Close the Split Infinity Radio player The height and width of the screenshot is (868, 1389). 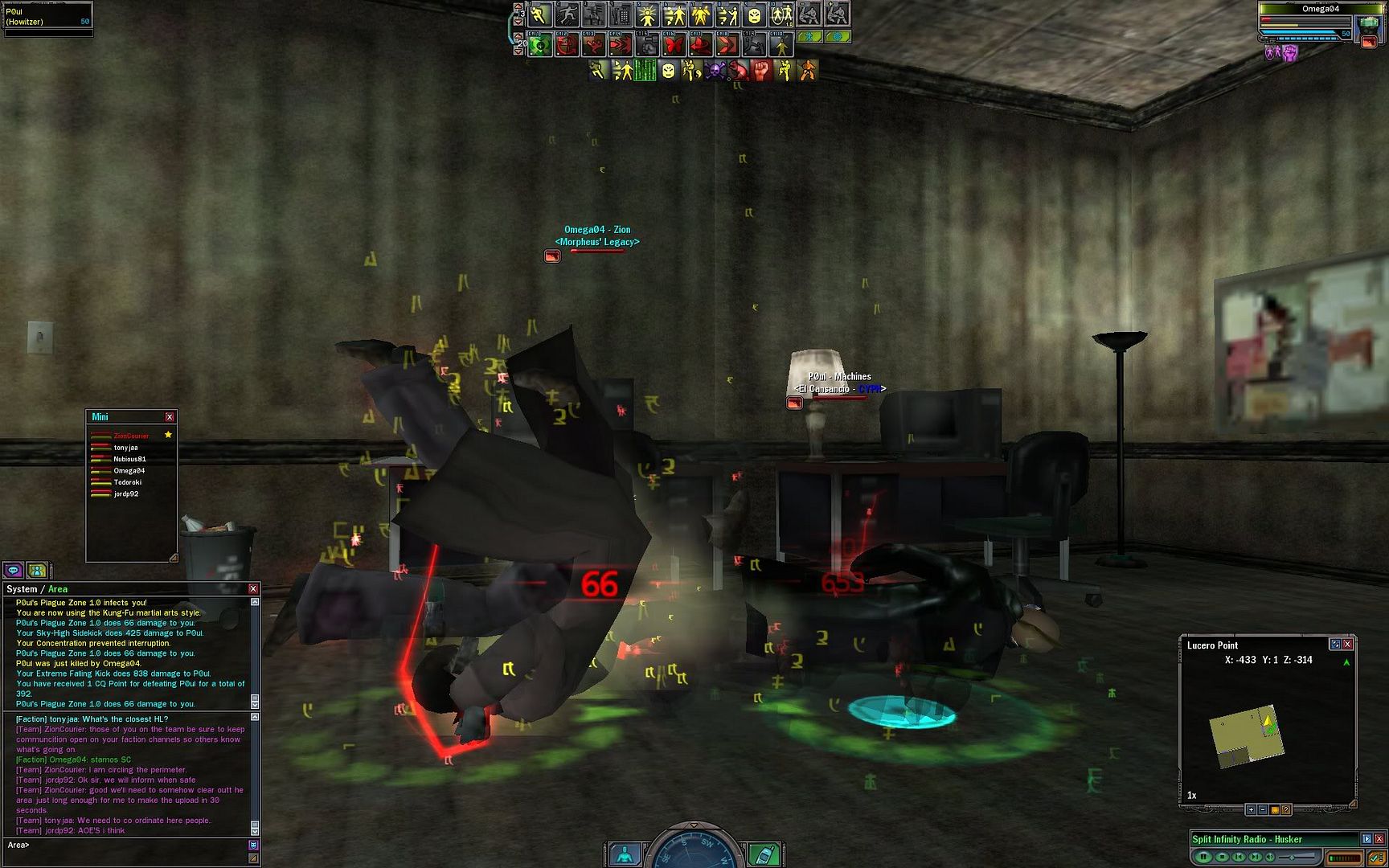coord(1379,839)
